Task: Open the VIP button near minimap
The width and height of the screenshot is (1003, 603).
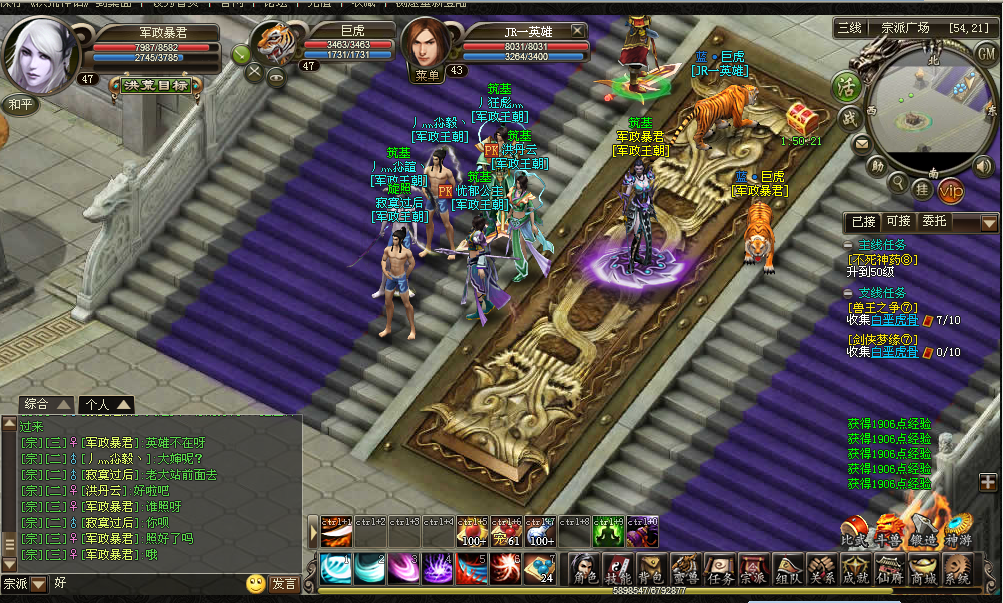Action: 951,188
